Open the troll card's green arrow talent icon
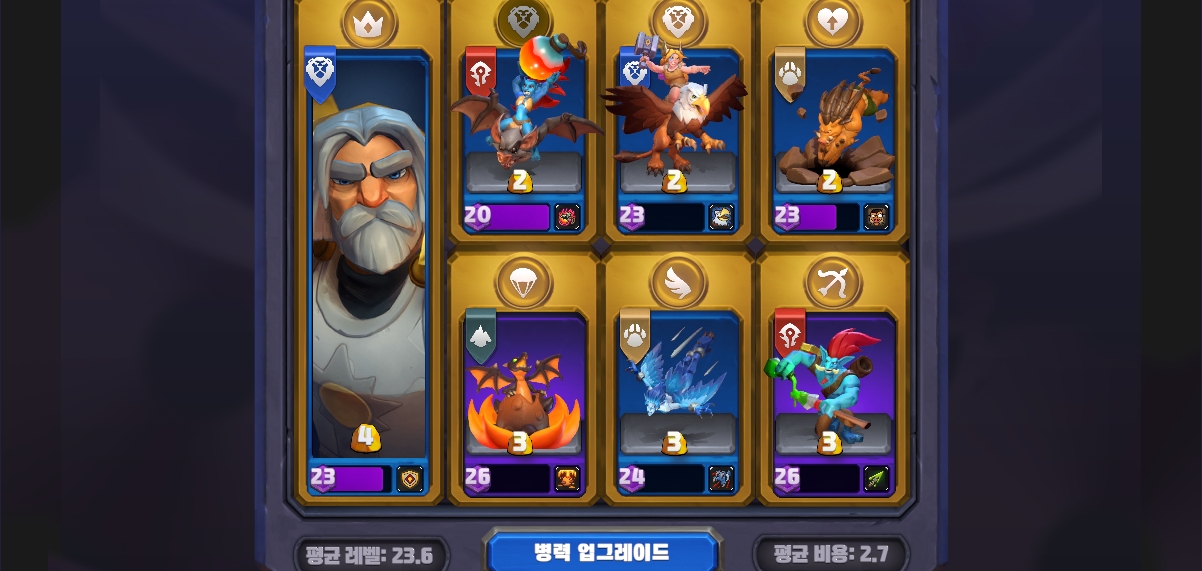This screenshot has width=1202, height=571. click(876, 478)
